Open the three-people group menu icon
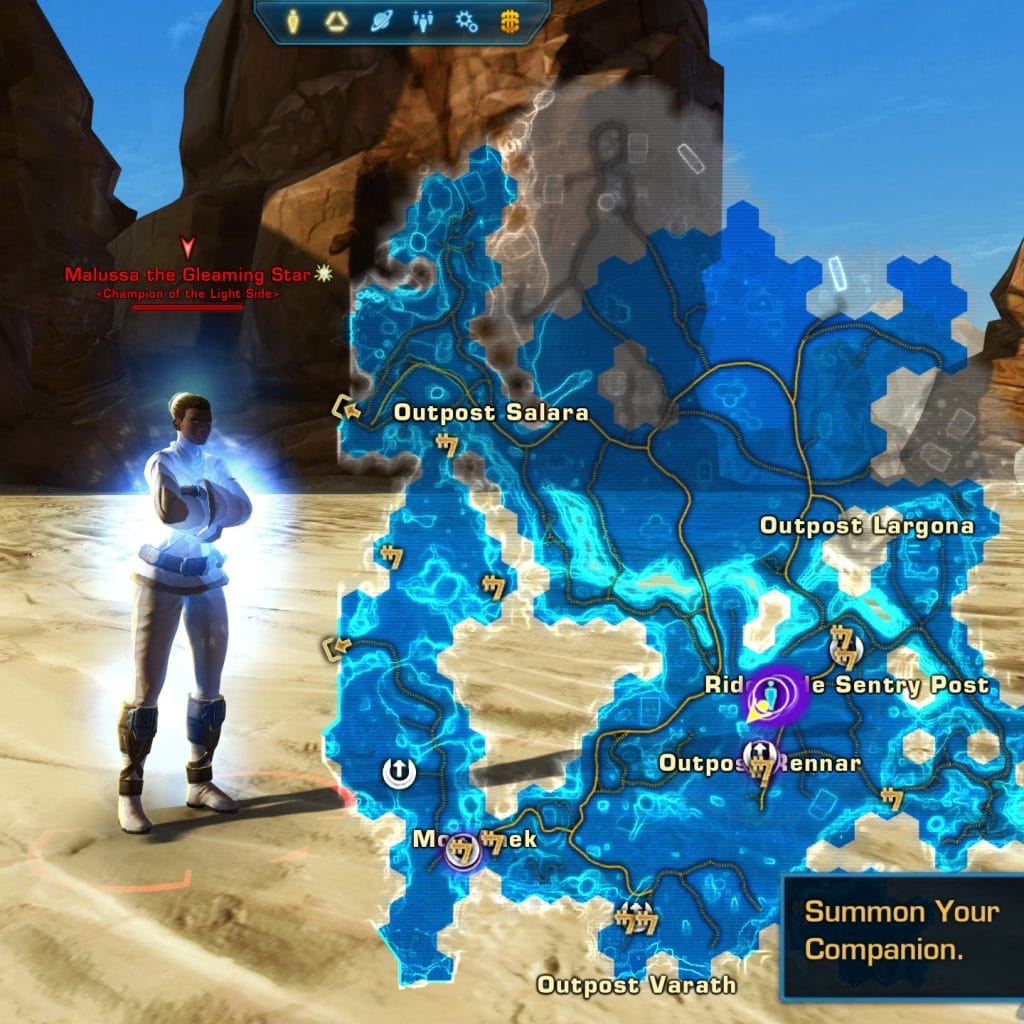Screen dimensions: 1024x1024 tap(424, 21)
